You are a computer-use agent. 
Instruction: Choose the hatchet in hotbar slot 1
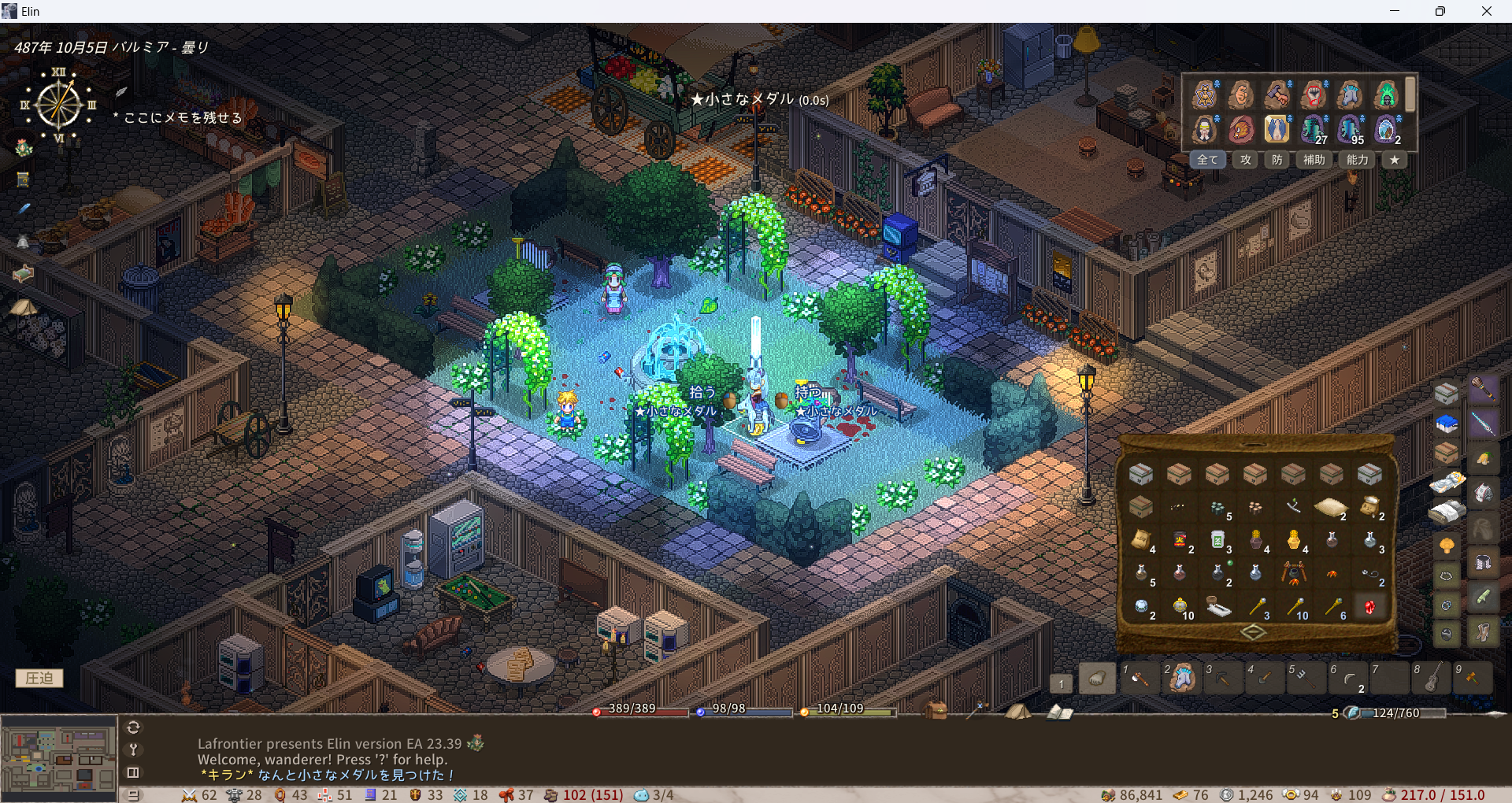(1139, 678)
